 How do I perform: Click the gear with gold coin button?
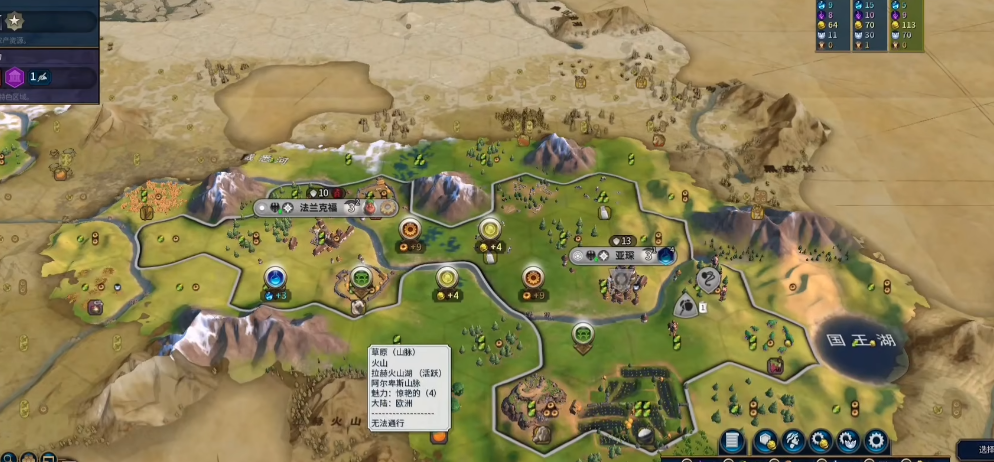click(x=822, y=441)
